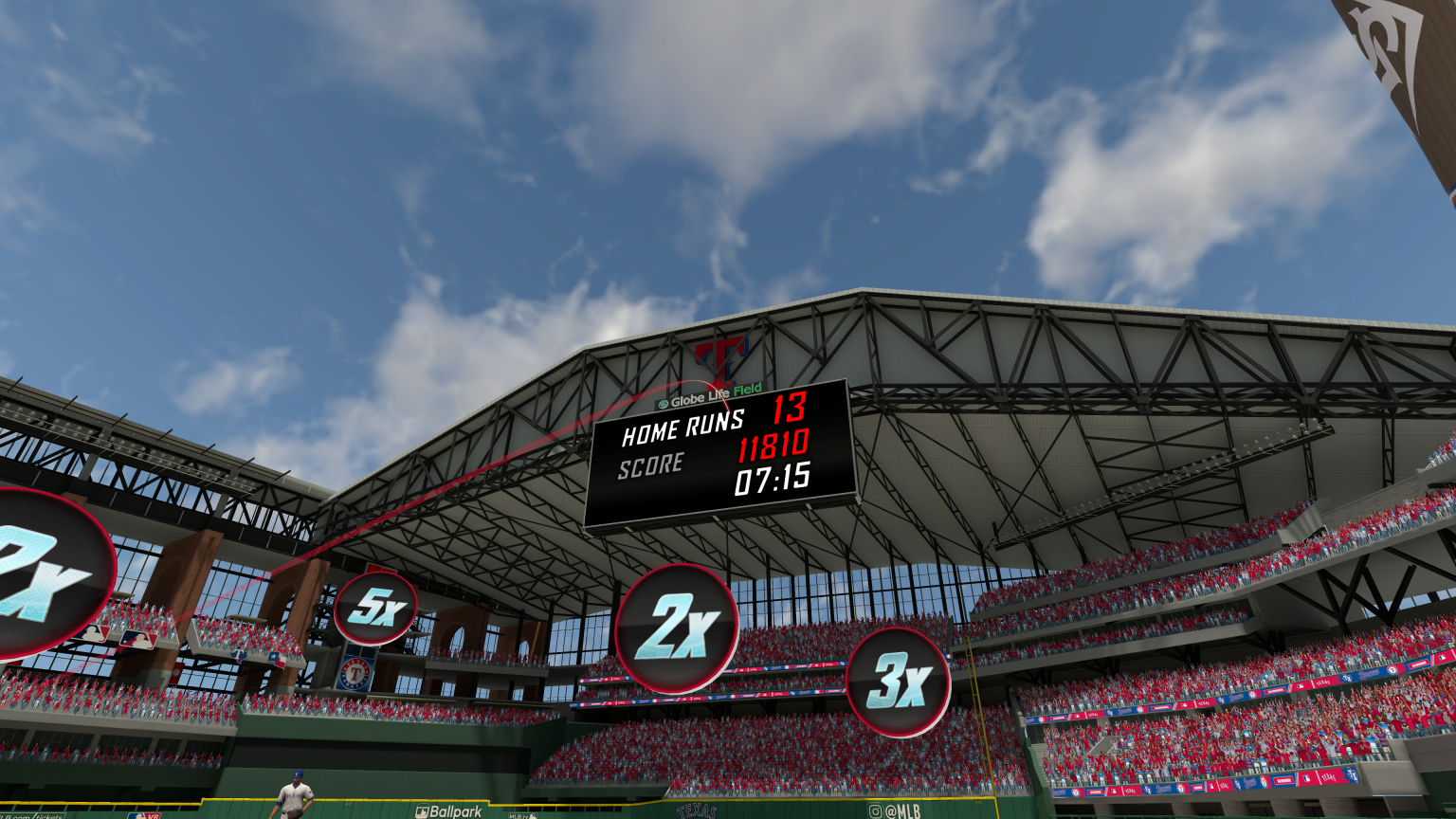Click the MLB Ballpark app logo on outfield wall
Viewport: 1456px width, 819px height.
pos(447,811)
